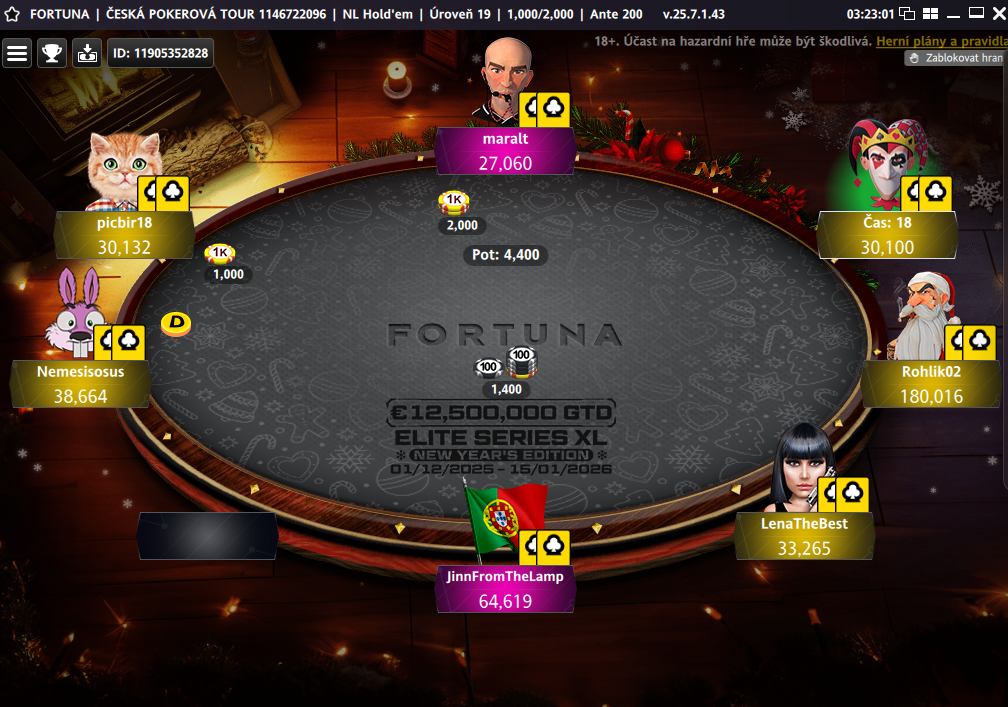Toggle the favorite star icon
The image size is (1008, 707).
12,14
